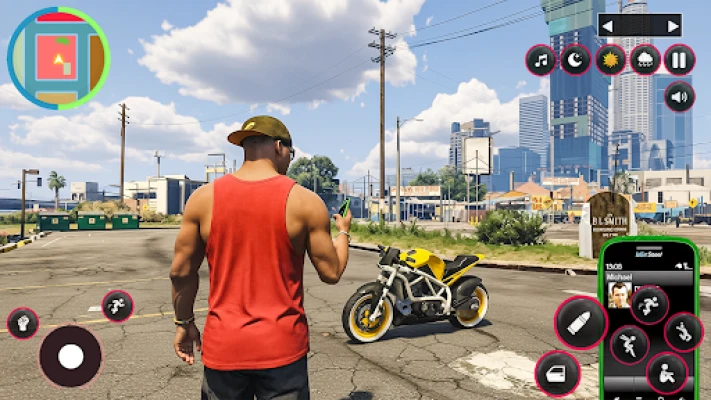Activate the snow cloud weather button
Screen dimensions: 711x400
[645, 60]
